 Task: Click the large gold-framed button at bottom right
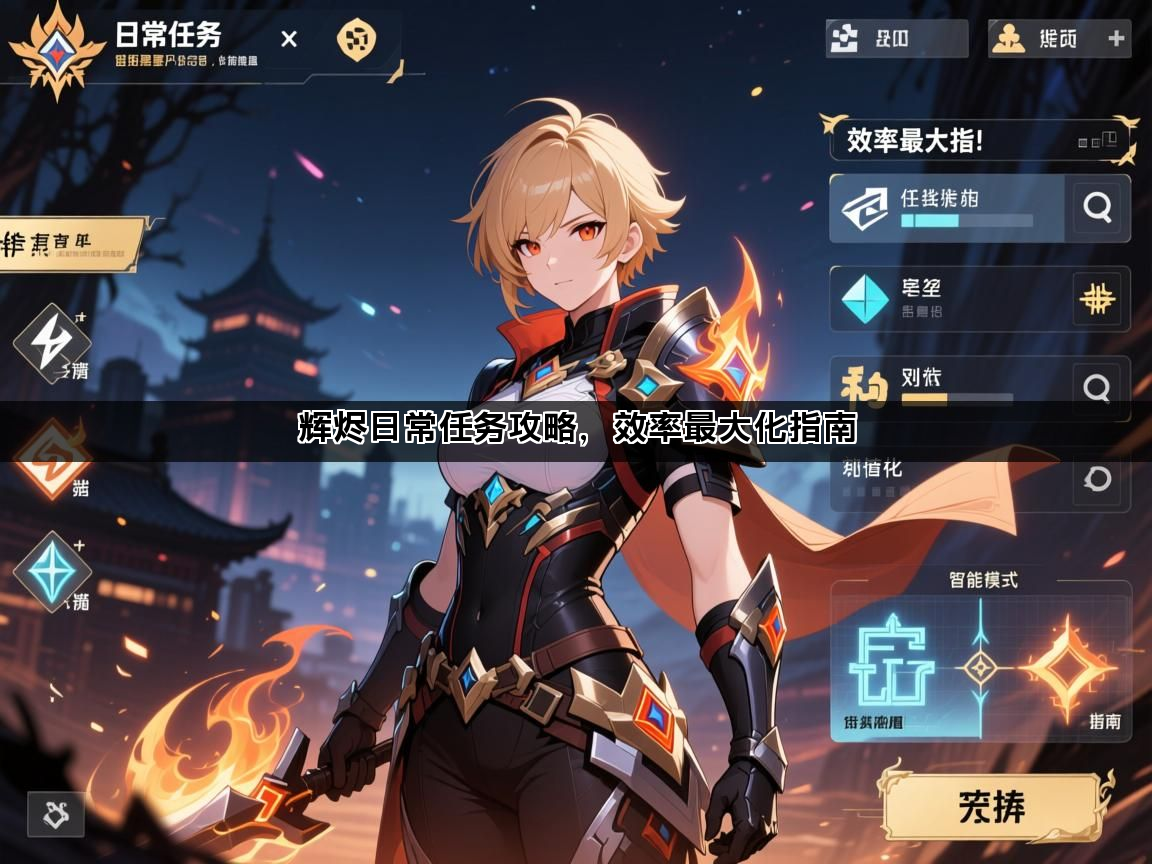click(994, 806)
